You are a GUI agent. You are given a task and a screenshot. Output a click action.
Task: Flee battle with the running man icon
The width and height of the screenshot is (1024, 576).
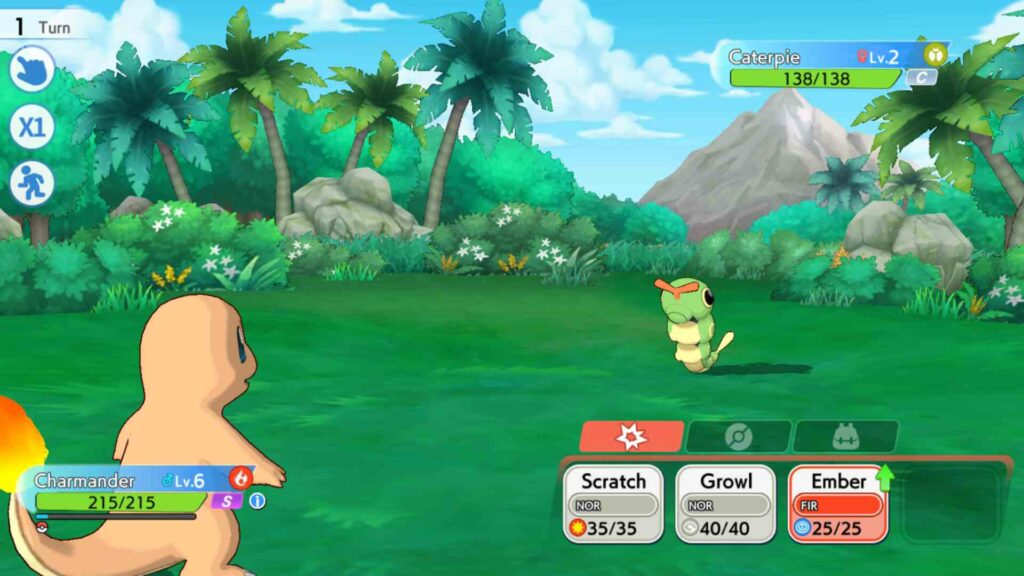point(32,185)
